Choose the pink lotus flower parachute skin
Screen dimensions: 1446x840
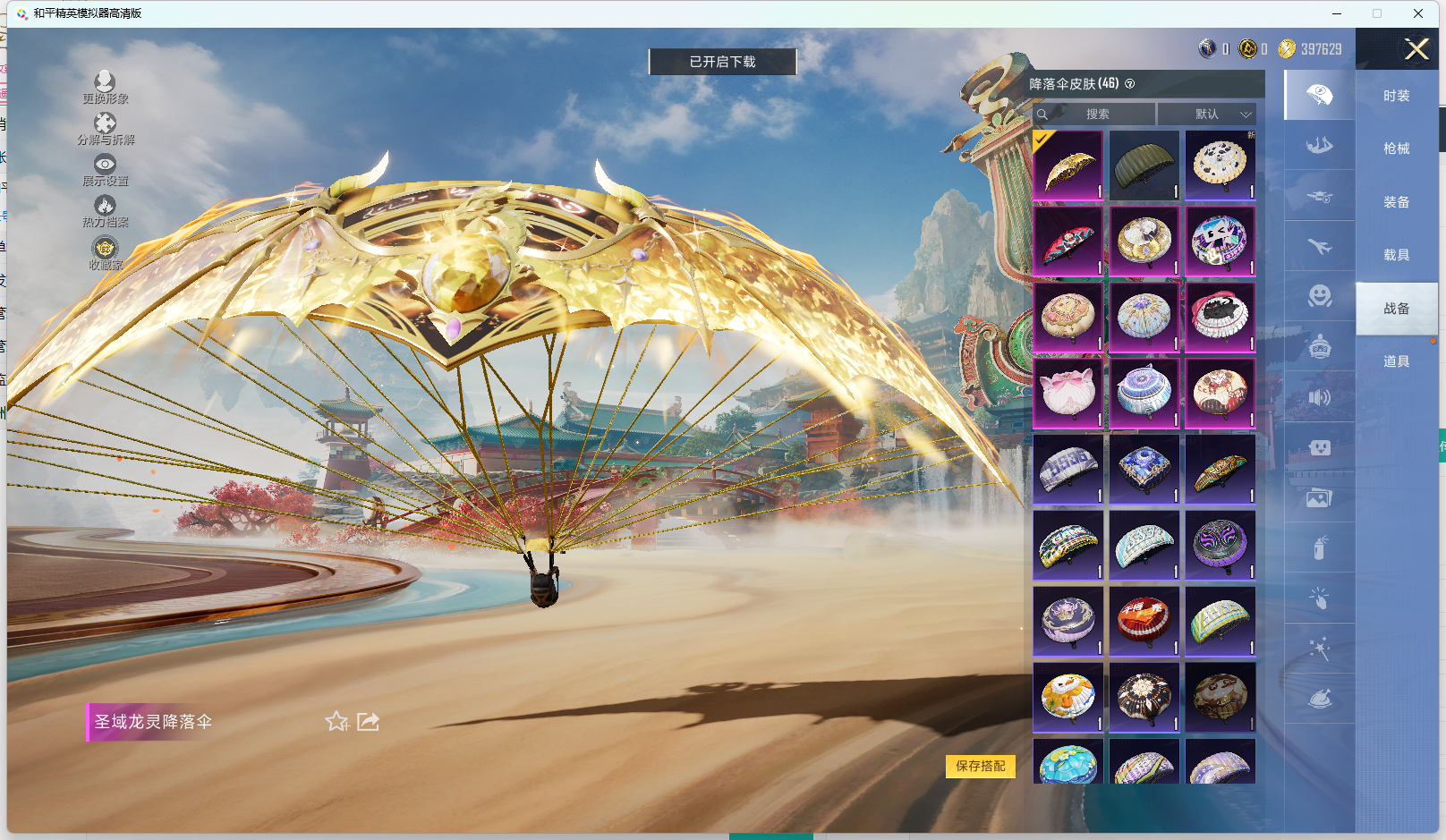click(x=1067, y=394)
